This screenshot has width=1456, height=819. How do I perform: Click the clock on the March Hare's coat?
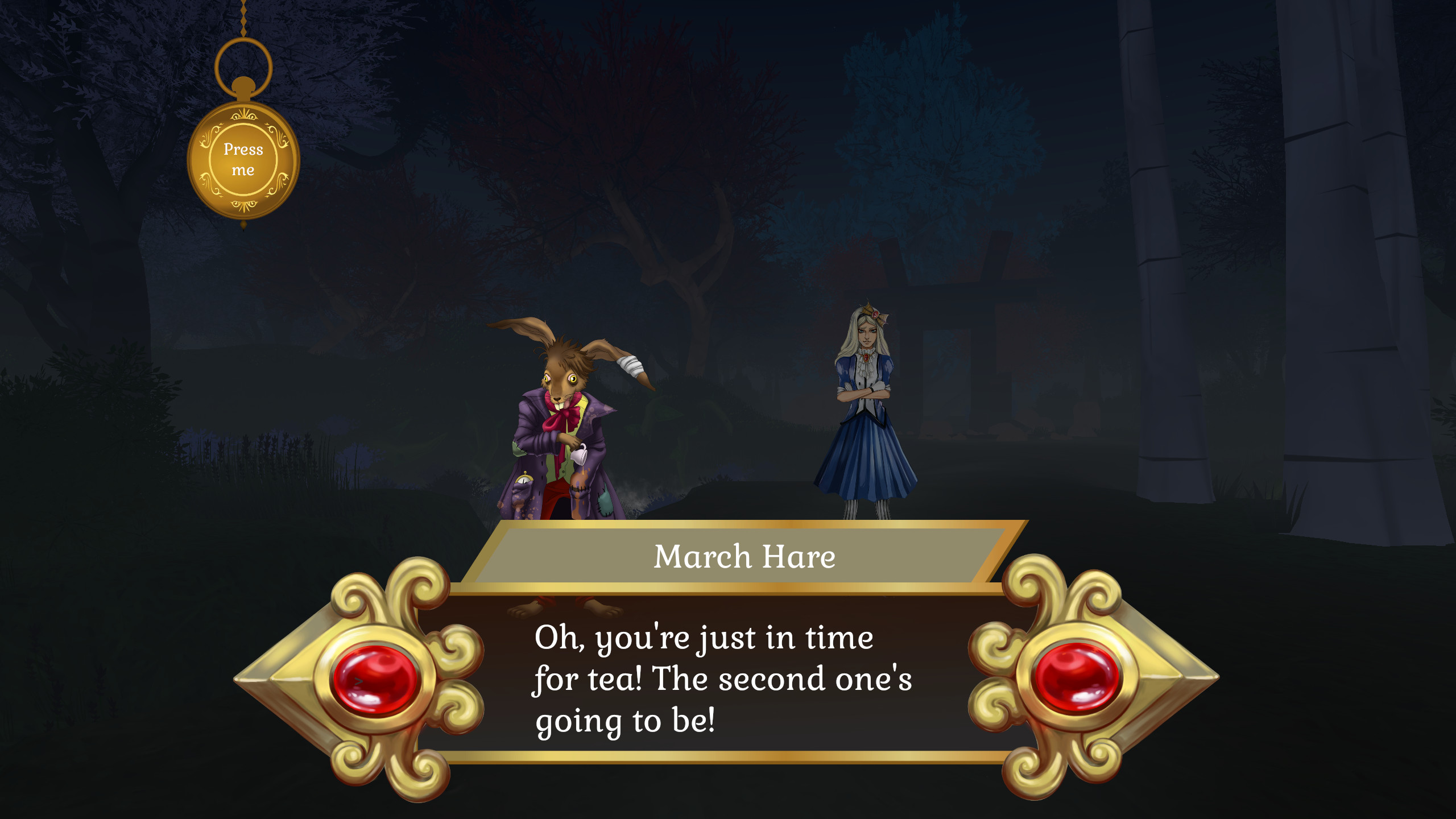point(525,481)
